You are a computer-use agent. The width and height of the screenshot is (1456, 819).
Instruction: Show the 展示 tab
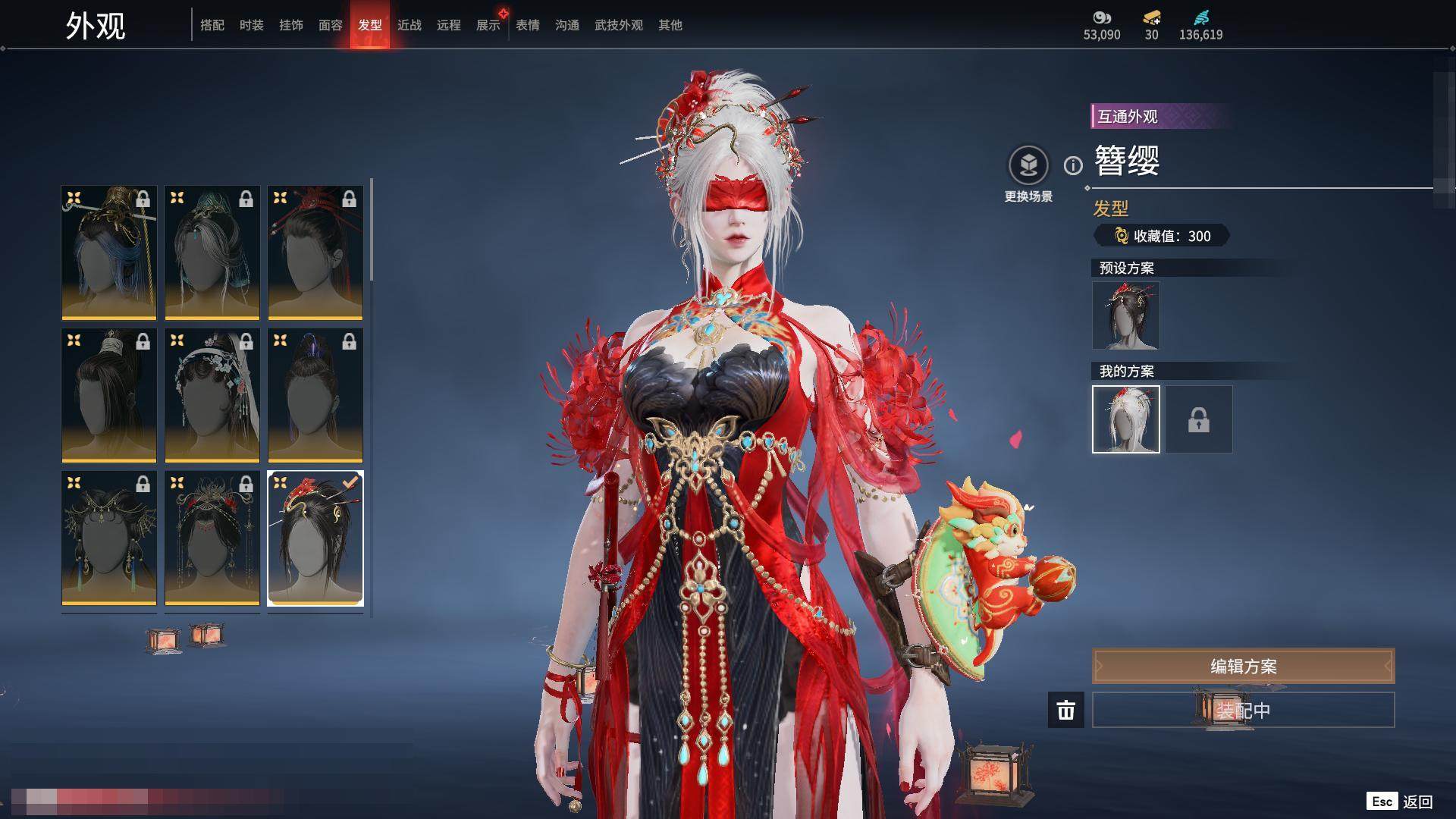[x=488, y=25]
